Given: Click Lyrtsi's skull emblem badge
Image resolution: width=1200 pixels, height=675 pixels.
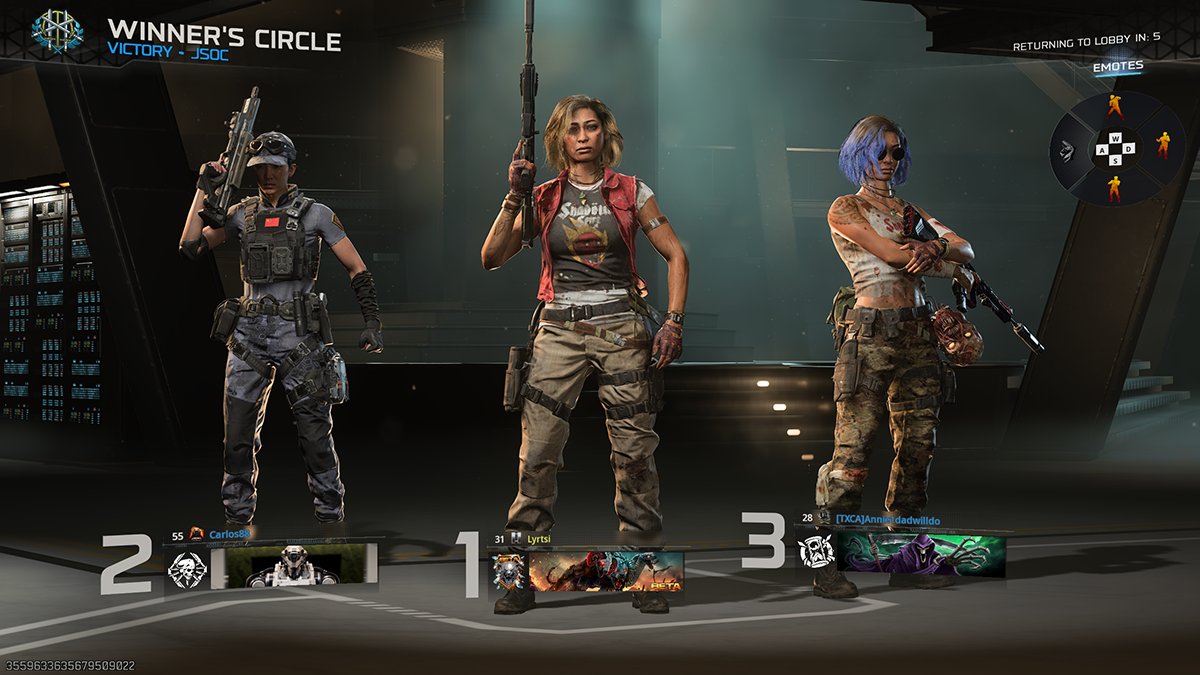Looking at the screenshot, I should point(508,571).
